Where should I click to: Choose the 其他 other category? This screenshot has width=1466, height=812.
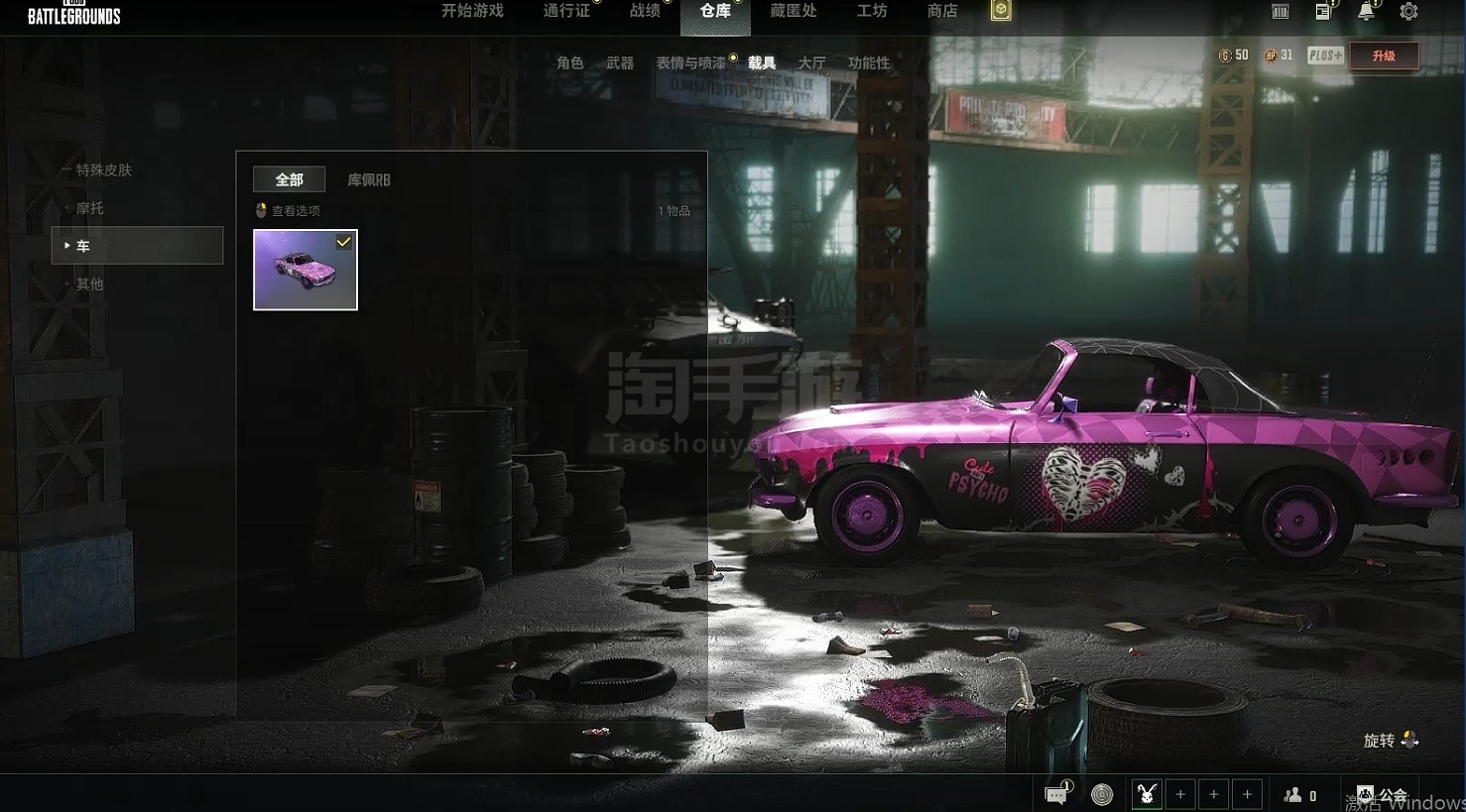coord(89,284)
